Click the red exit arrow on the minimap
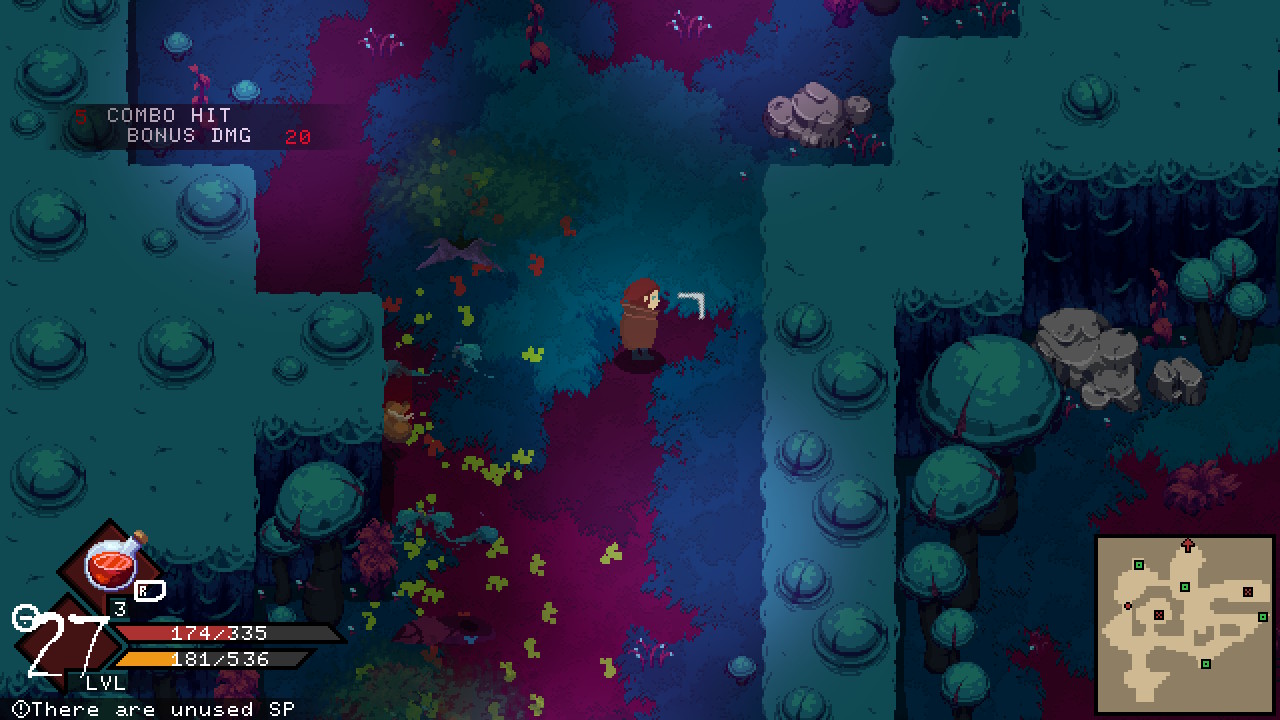This screenshot has width=1280, height=720. click(x=1187, y=544)
